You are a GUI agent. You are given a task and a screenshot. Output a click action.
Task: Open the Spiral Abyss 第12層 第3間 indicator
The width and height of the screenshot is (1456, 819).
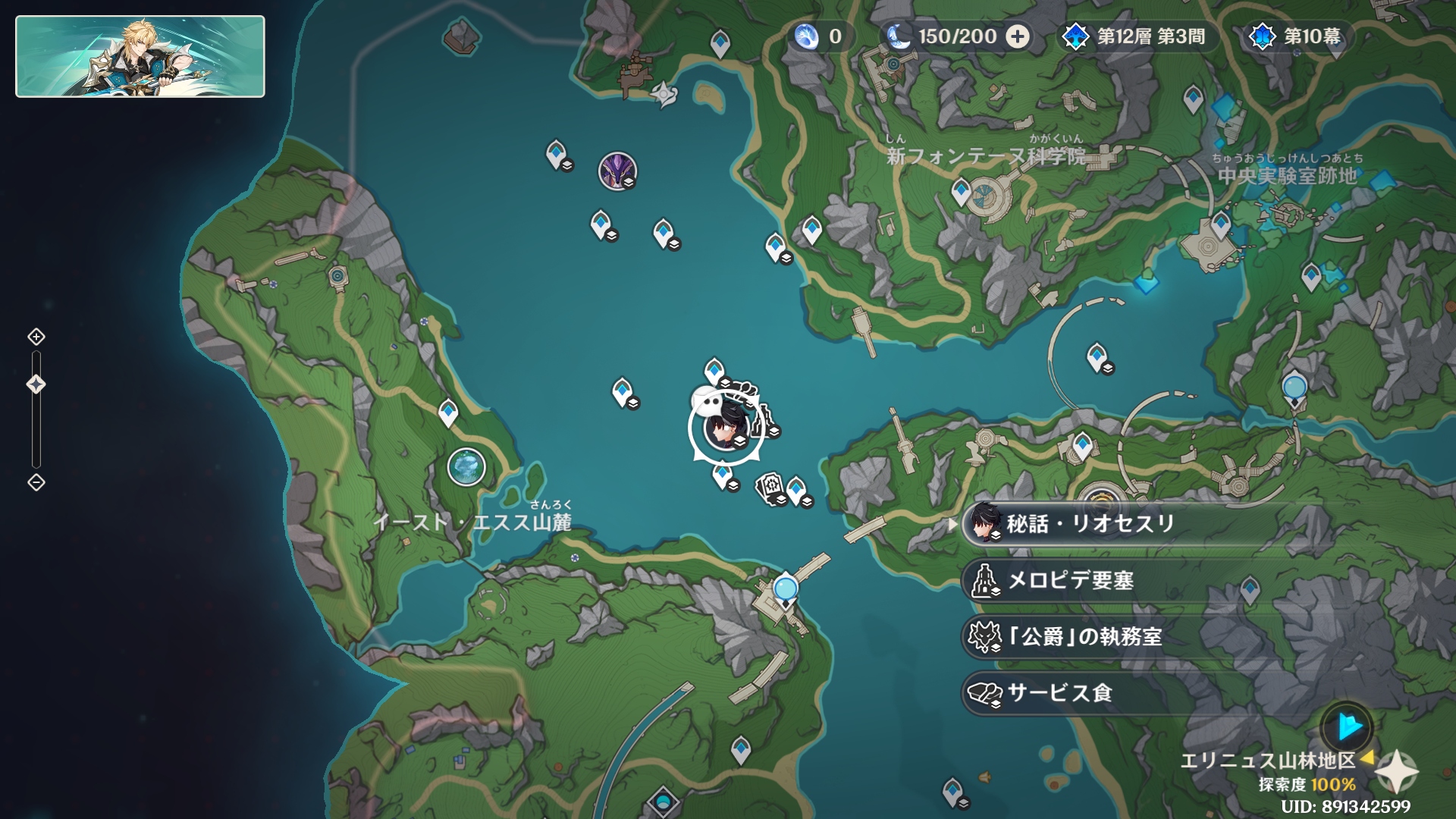1137,36
